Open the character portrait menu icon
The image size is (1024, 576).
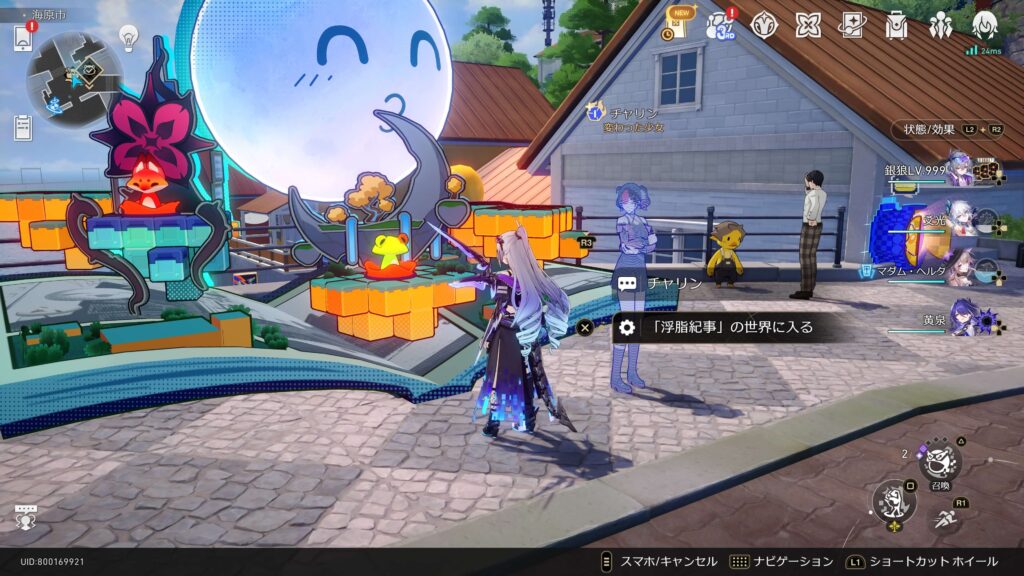tap(985, 24)
